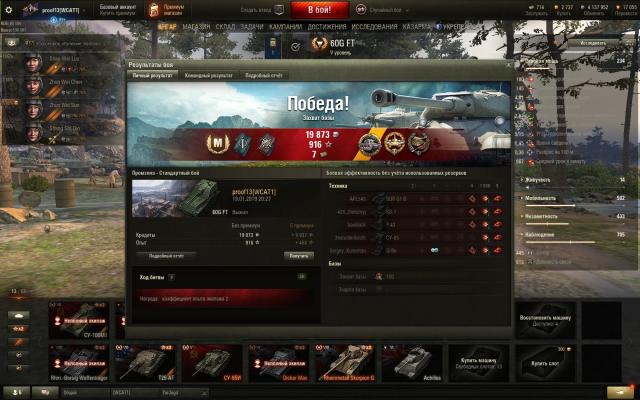
Task: Click the Создать взвод platoon button
Action: pos(258,9)
